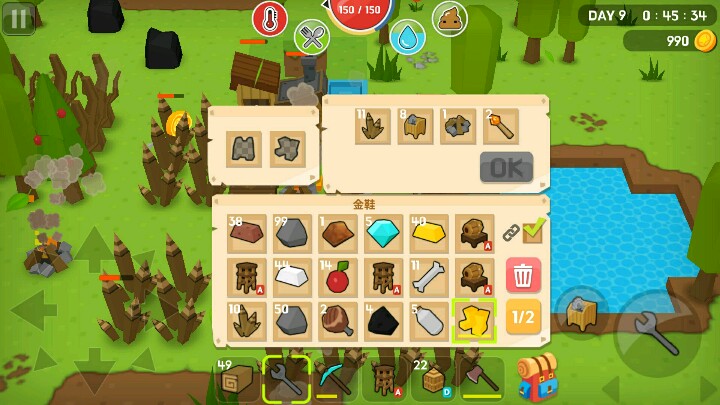Select the axe in the hotbar
Screen dimensions: 720x405
(x=482, y=379)
